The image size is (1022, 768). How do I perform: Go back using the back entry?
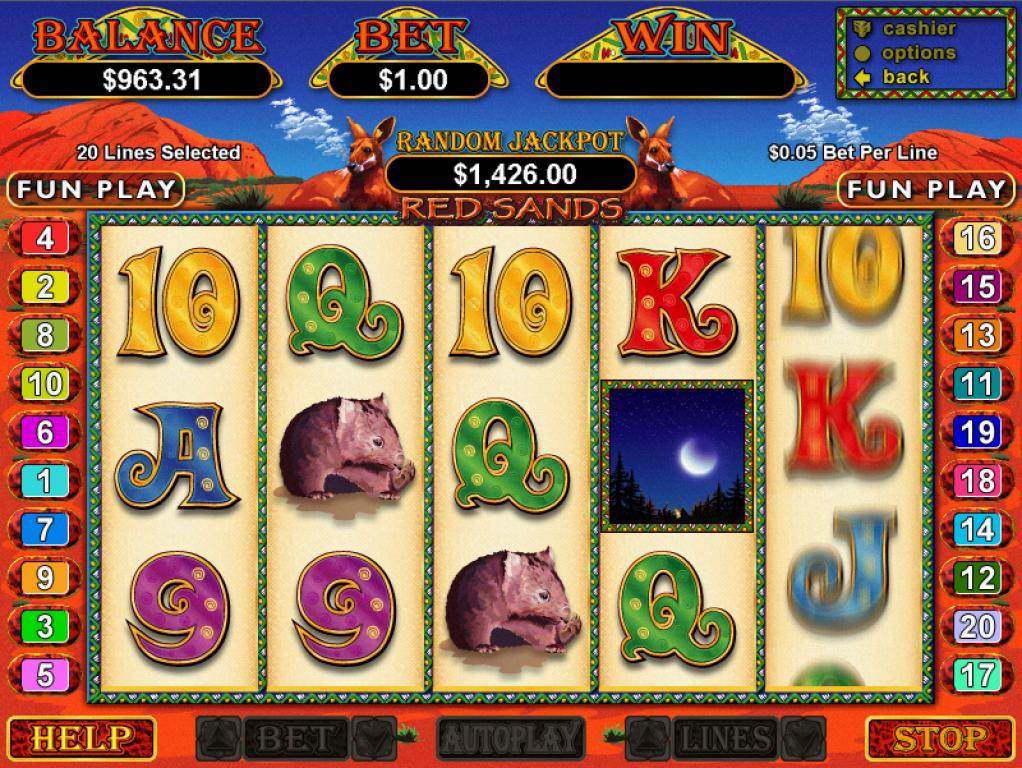pyautogui.click(x=904, y=77)
